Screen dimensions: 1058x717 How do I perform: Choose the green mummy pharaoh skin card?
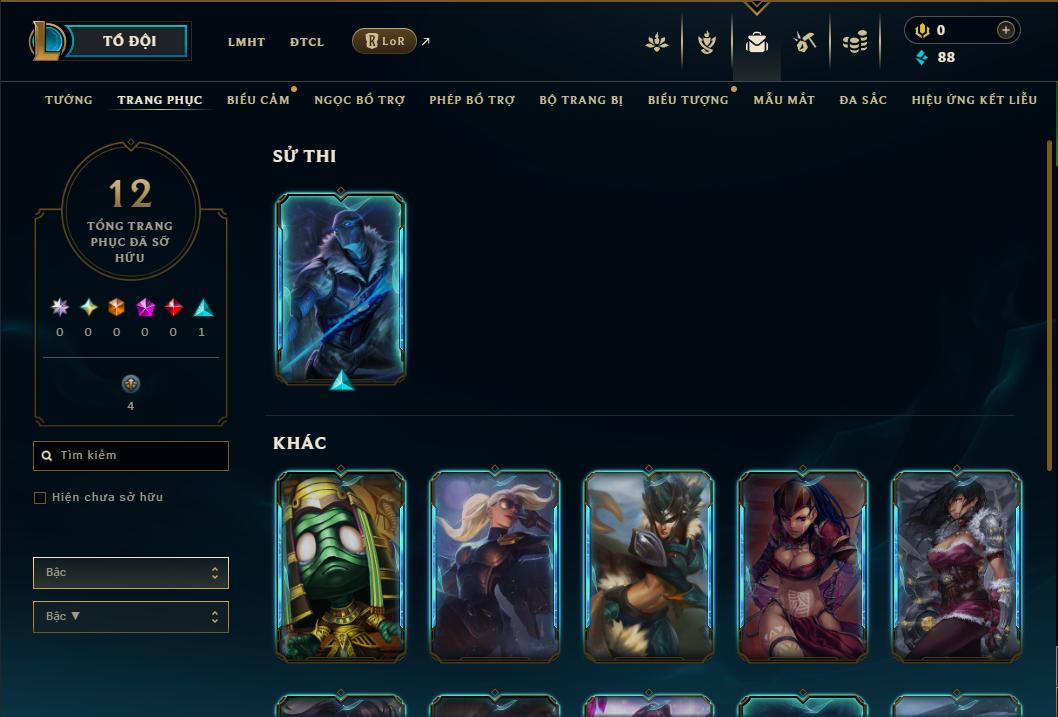point(341,566)
